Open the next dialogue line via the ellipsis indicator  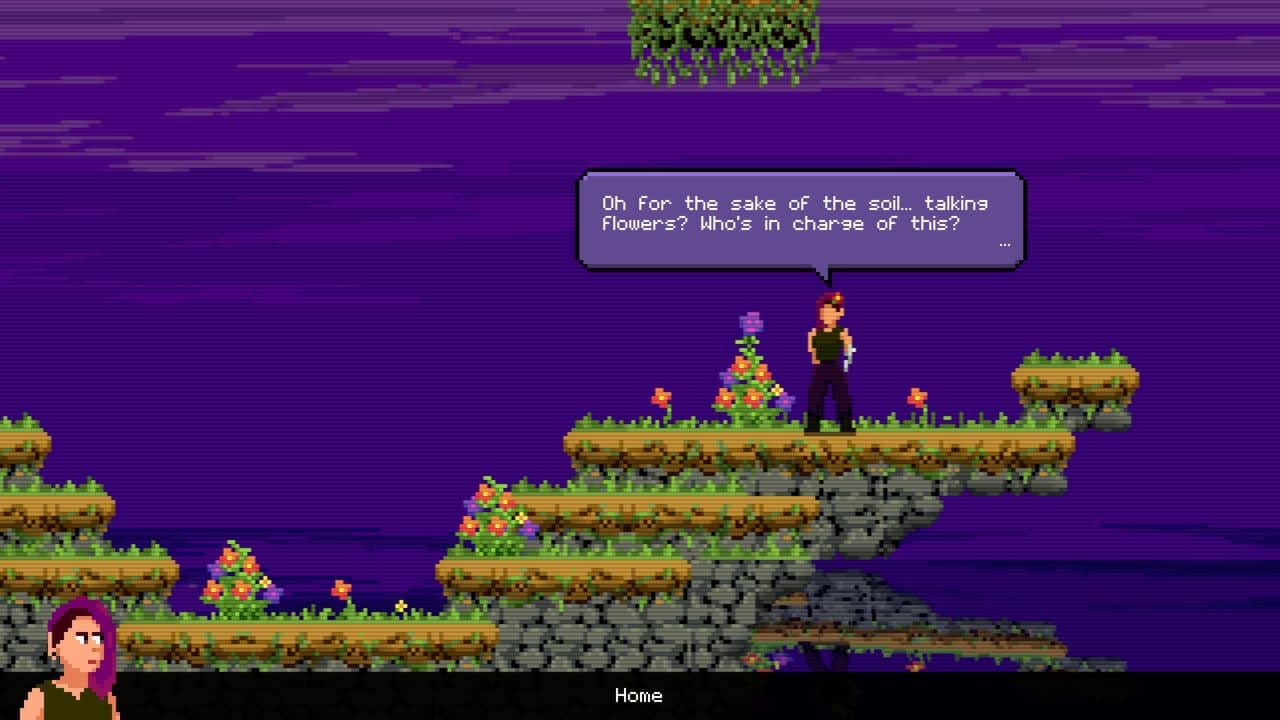click(1004, 243)
